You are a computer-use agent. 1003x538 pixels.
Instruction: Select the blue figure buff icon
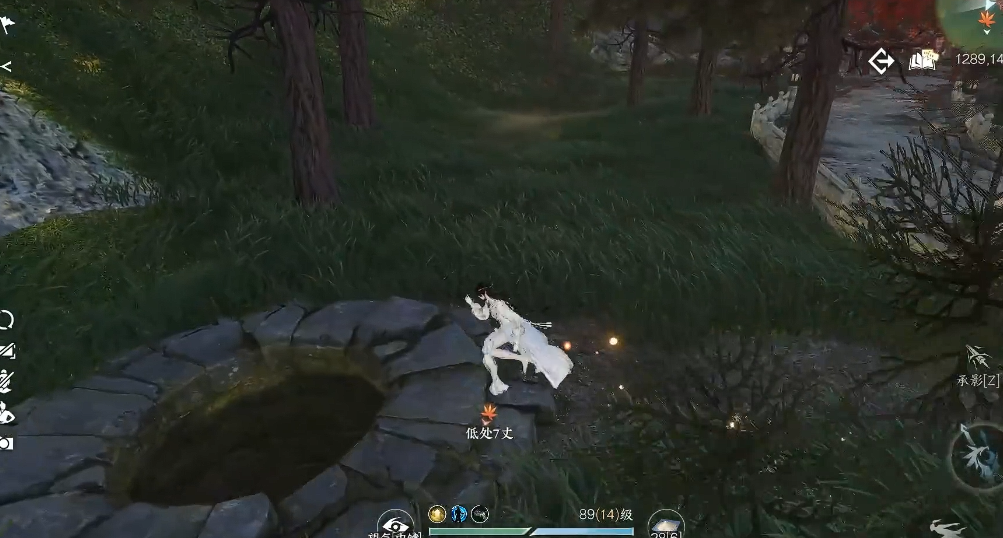(x=458, y=514)
